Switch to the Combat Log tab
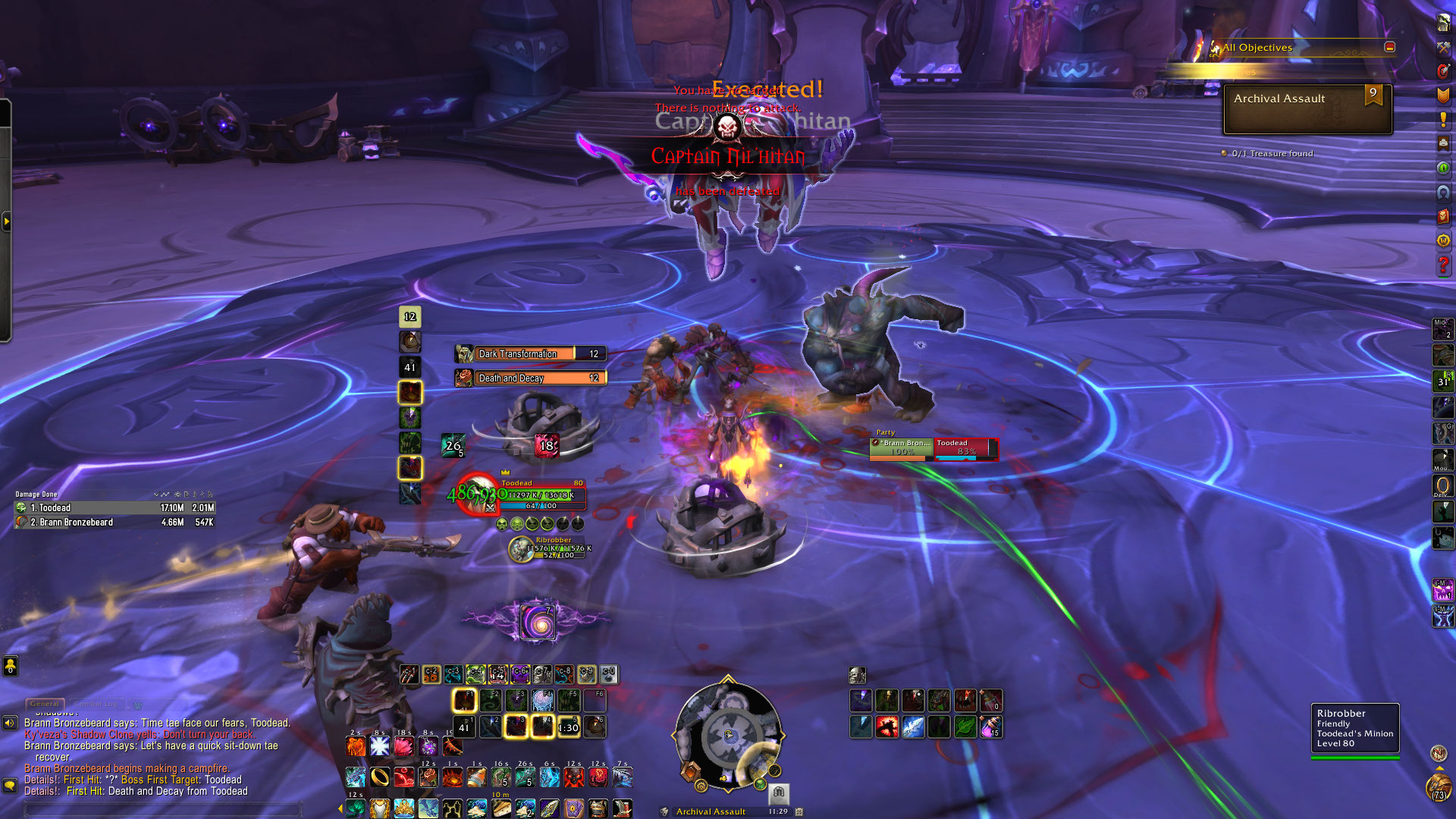Screen dimensions: 1456x819 [98, 704]
